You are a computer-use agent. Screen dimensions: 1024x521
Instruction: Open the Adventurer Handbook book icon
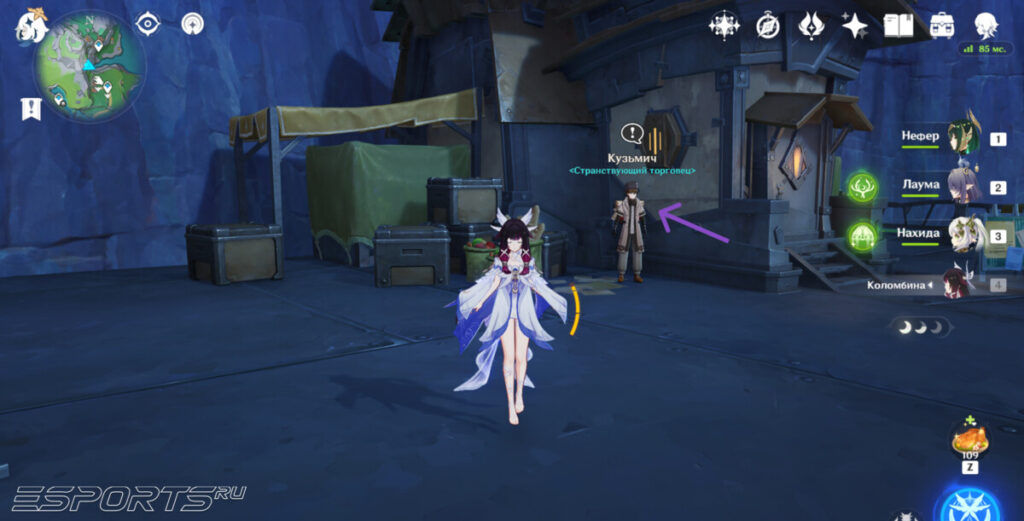(898, 25)
